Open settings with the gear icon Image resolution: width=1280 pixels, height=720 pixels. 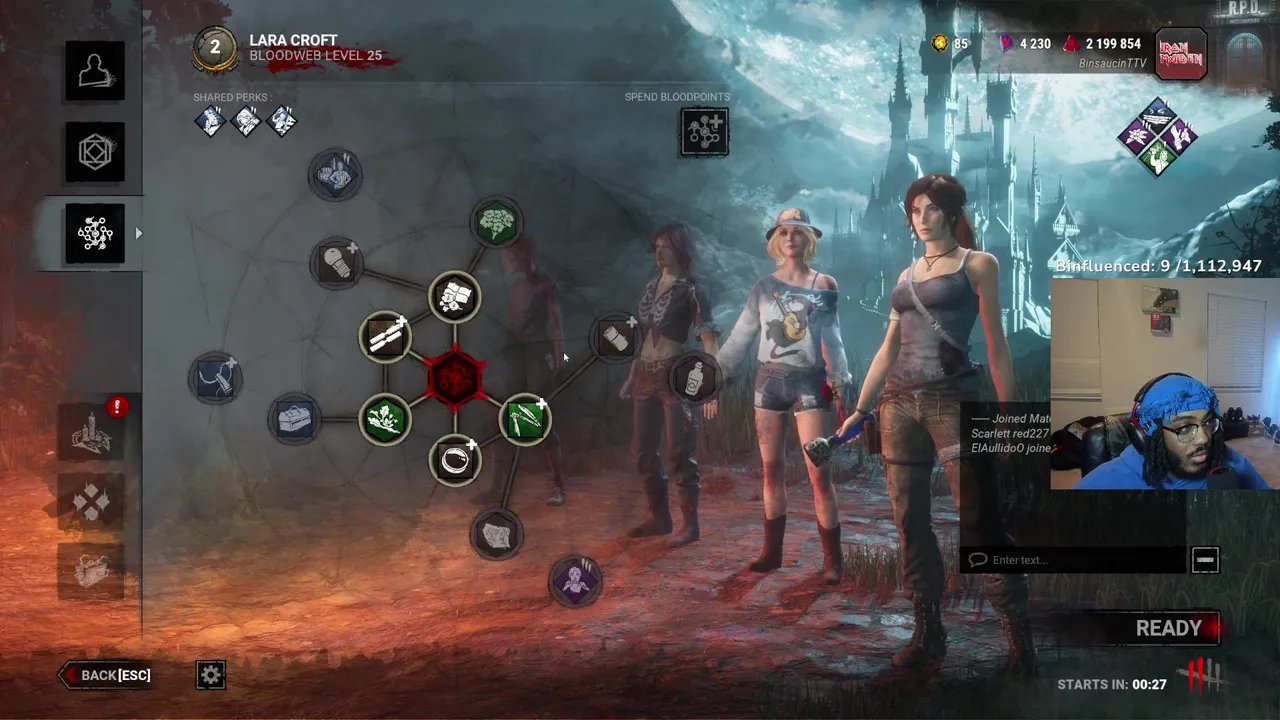pyautogui.click(x=211, y=675)
